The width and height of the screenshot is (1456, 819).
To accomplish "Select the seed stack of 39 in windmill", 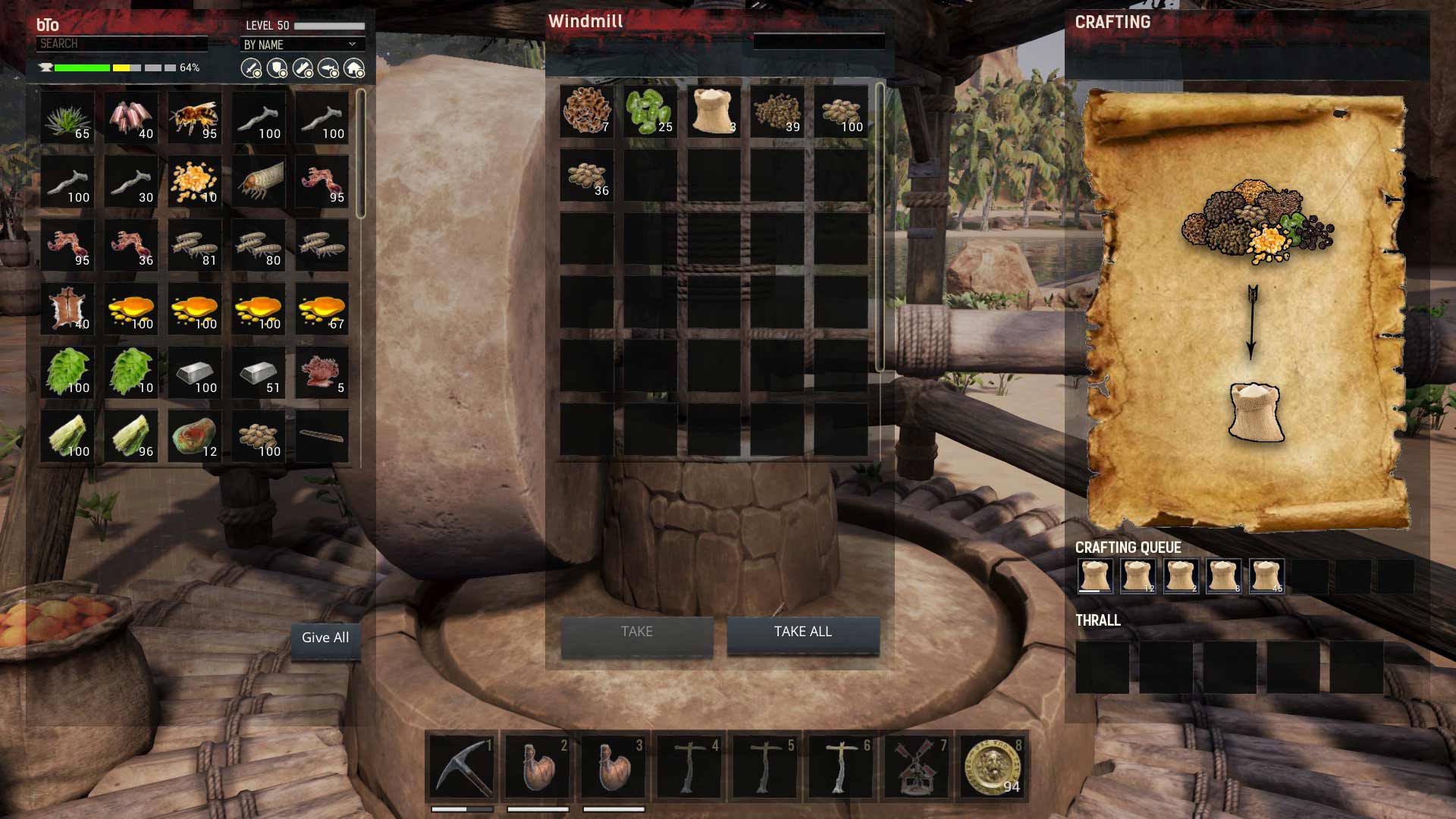I will (777, 111).
